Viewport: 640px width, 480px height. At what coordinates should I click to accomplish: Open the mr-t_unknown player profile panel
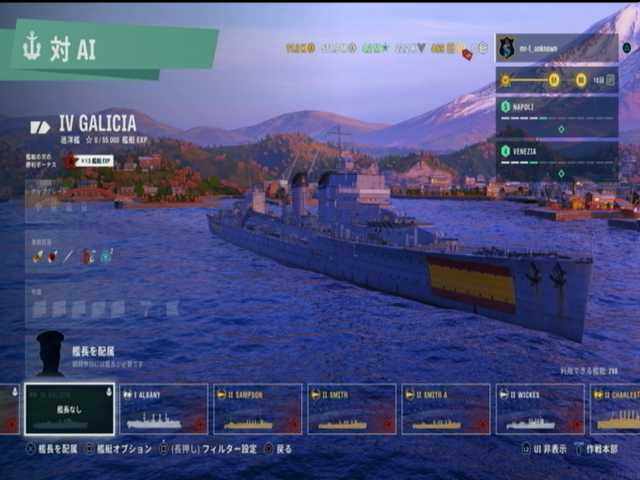click(x=556, y=47)
